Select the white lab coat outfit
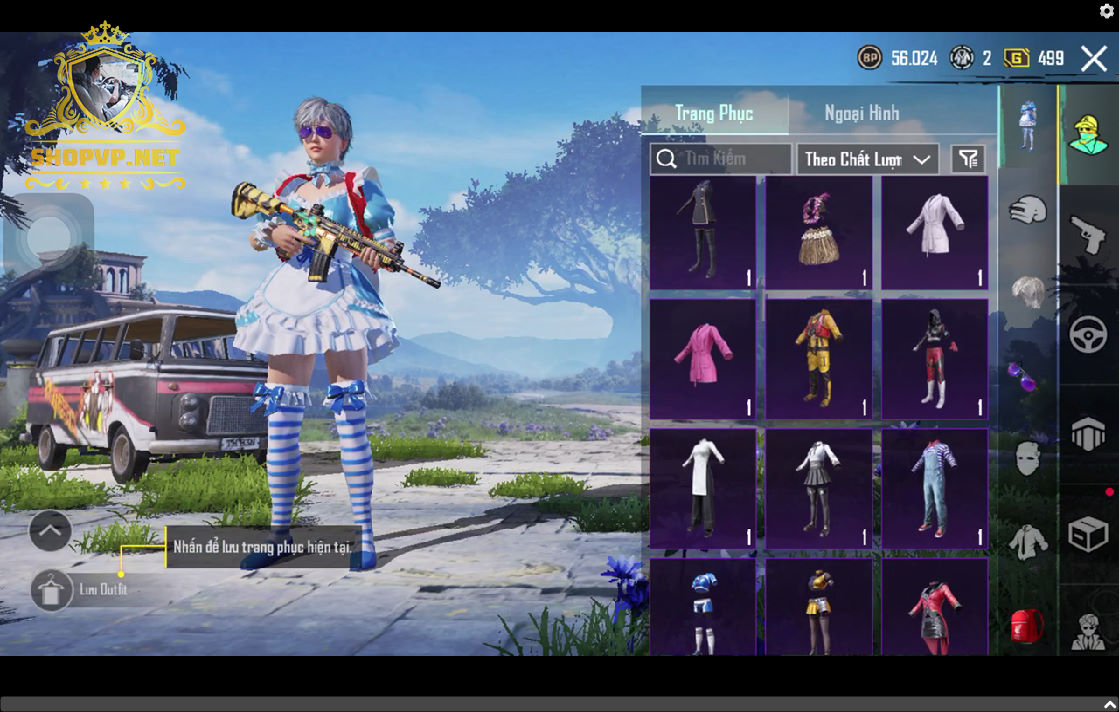Viewport: 1119px width, 712px height. point(934,233)
